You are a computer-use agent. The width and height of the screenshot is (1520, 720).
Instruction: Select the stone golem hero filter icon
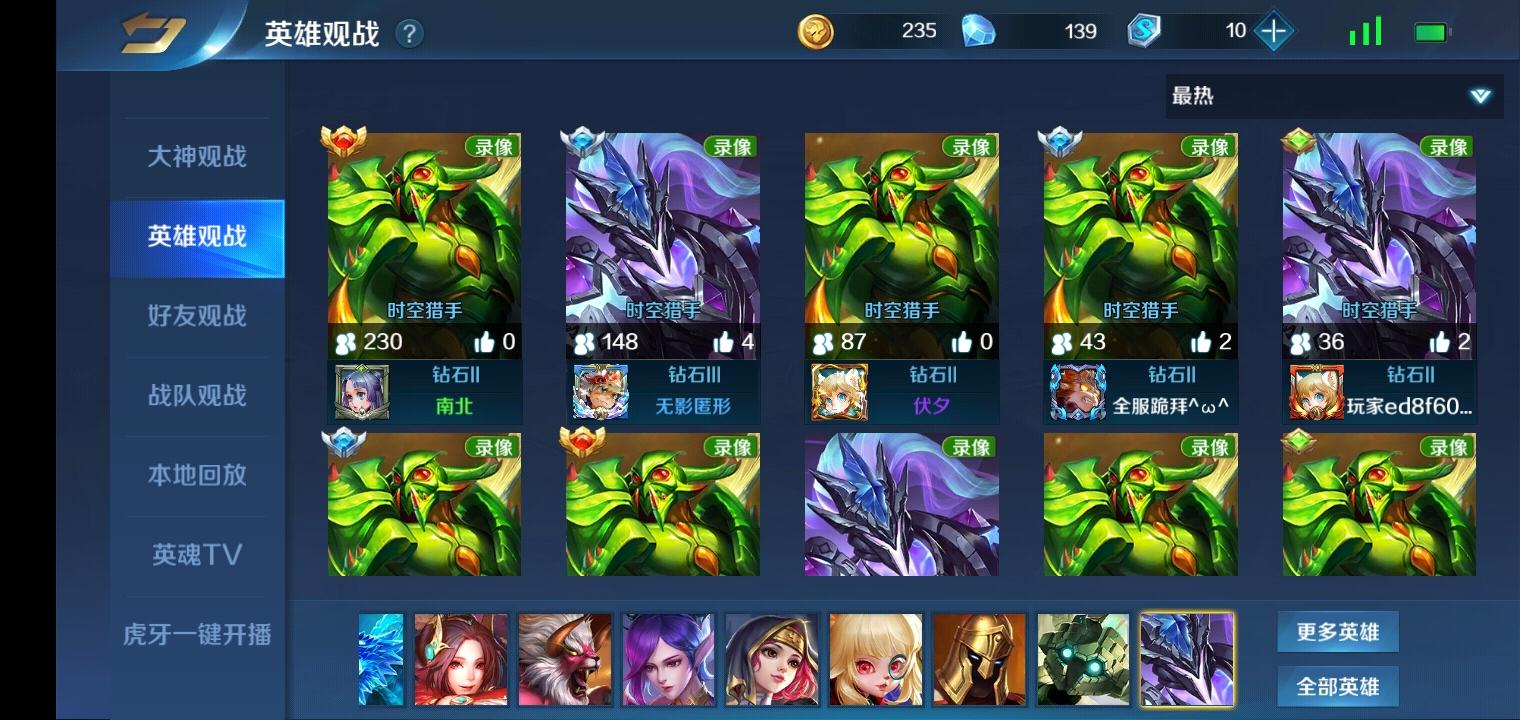(1084, 659)
